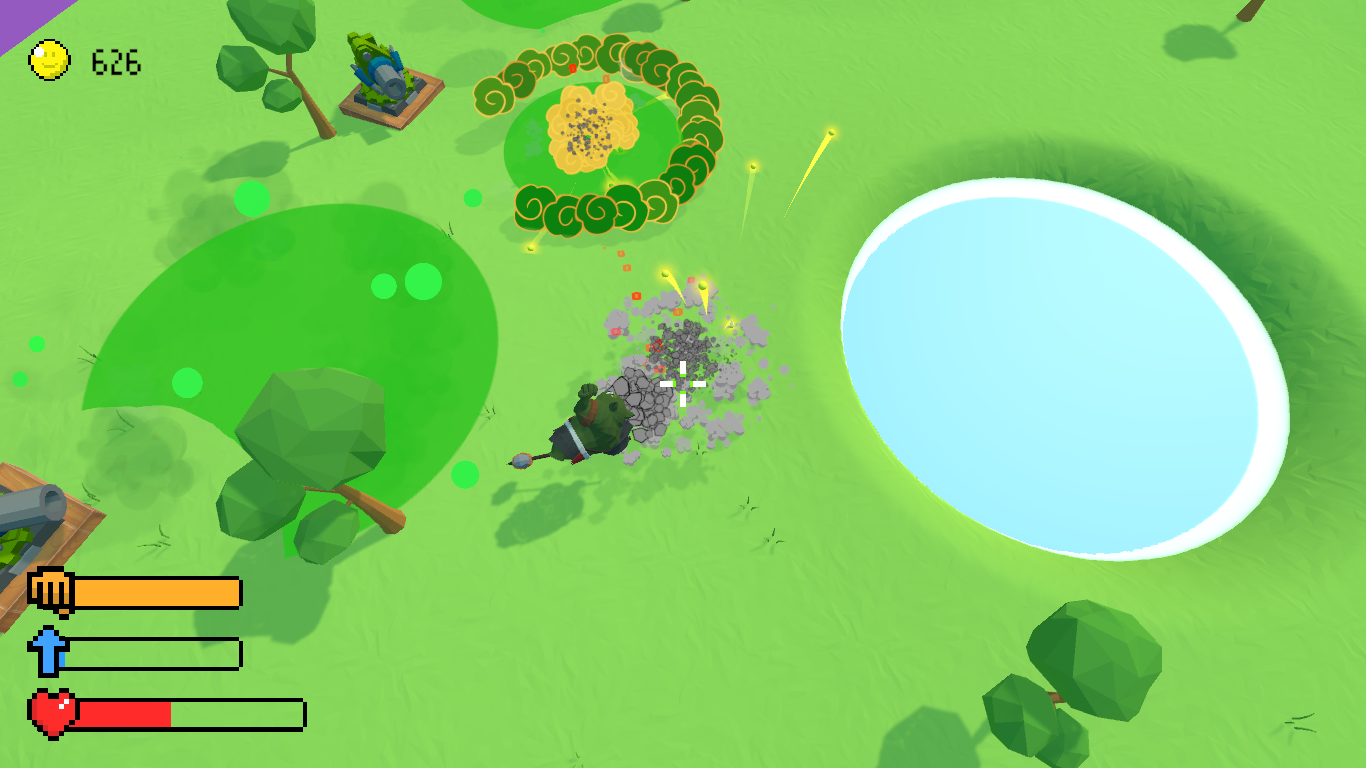
Task: Click the blue upgrade arrow icon
Action: coord(47,651)
